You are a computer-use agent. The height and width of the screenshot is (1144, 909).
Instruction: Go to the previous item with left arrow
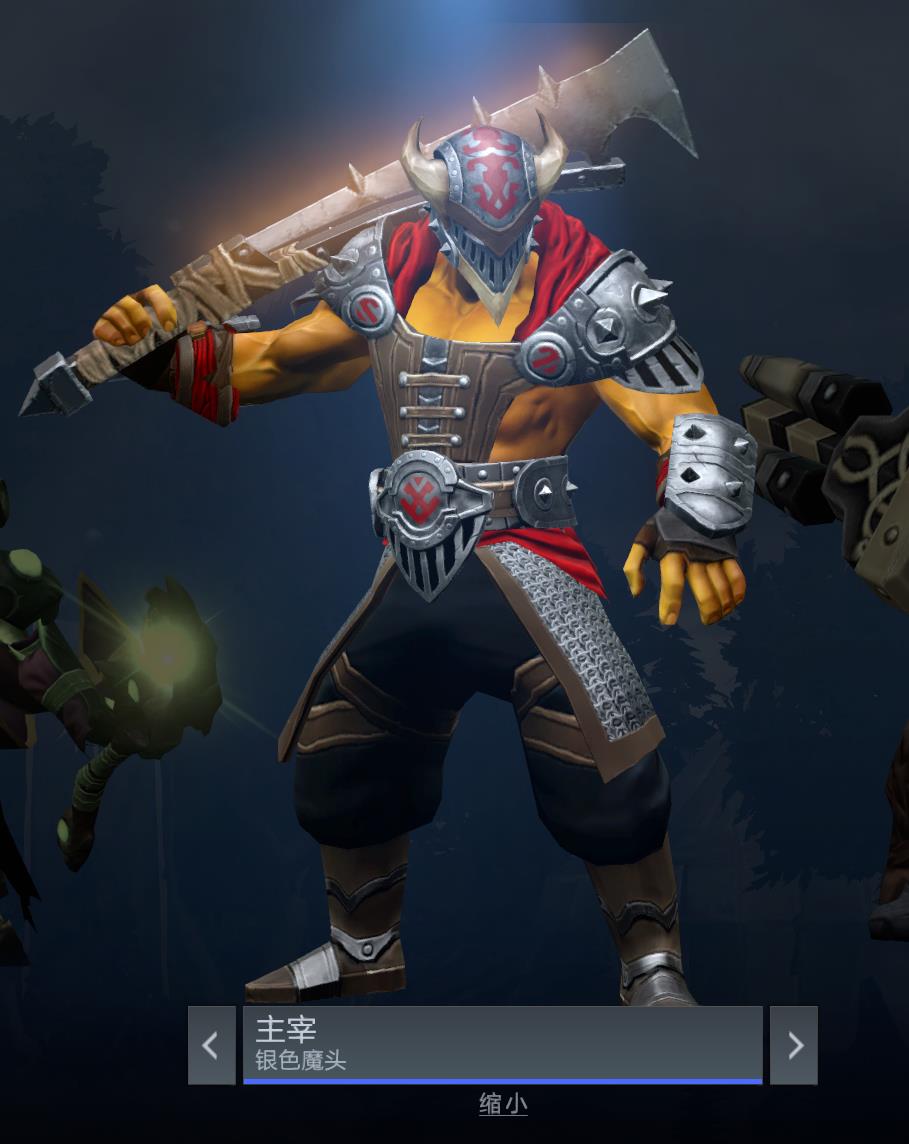(x=211, y=1045)
